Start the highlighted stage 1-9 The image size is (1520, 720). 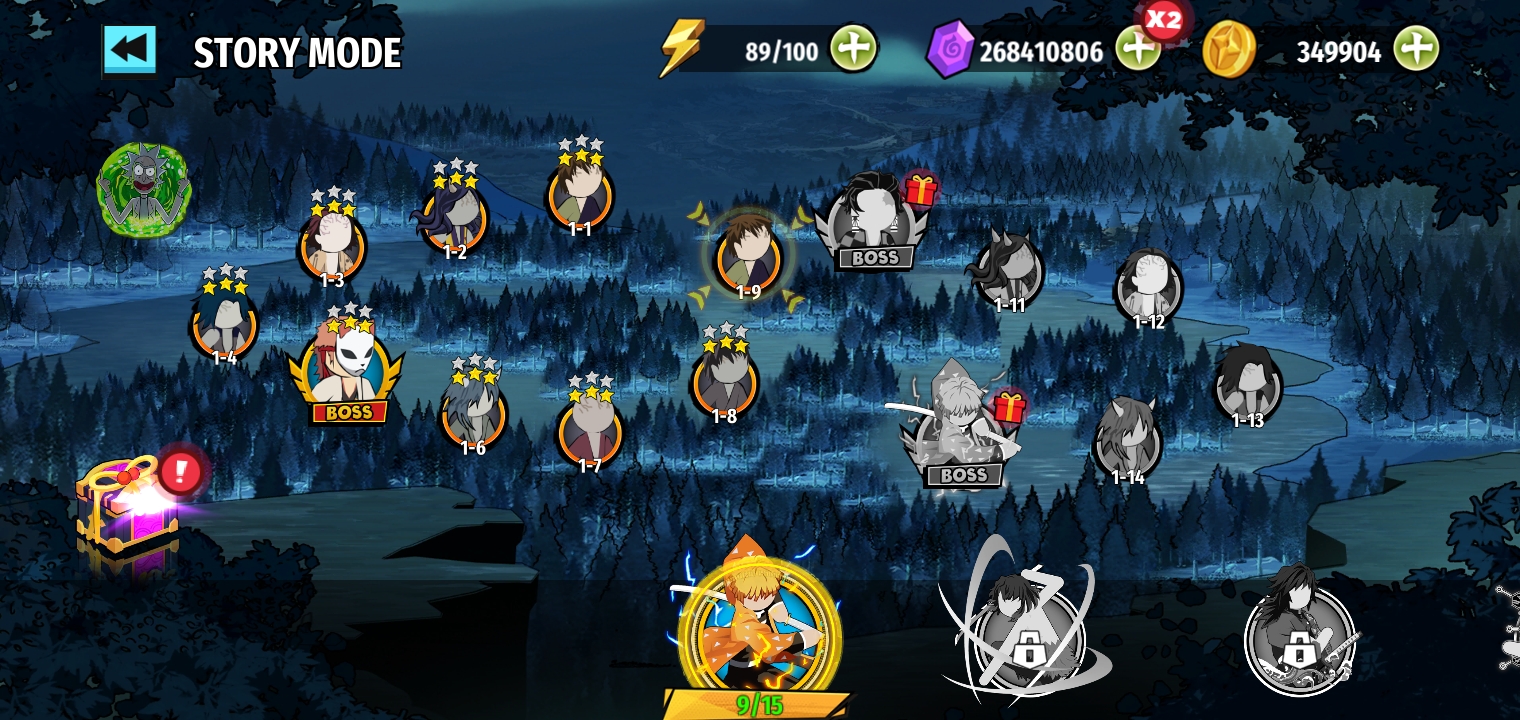coord(748,257)
